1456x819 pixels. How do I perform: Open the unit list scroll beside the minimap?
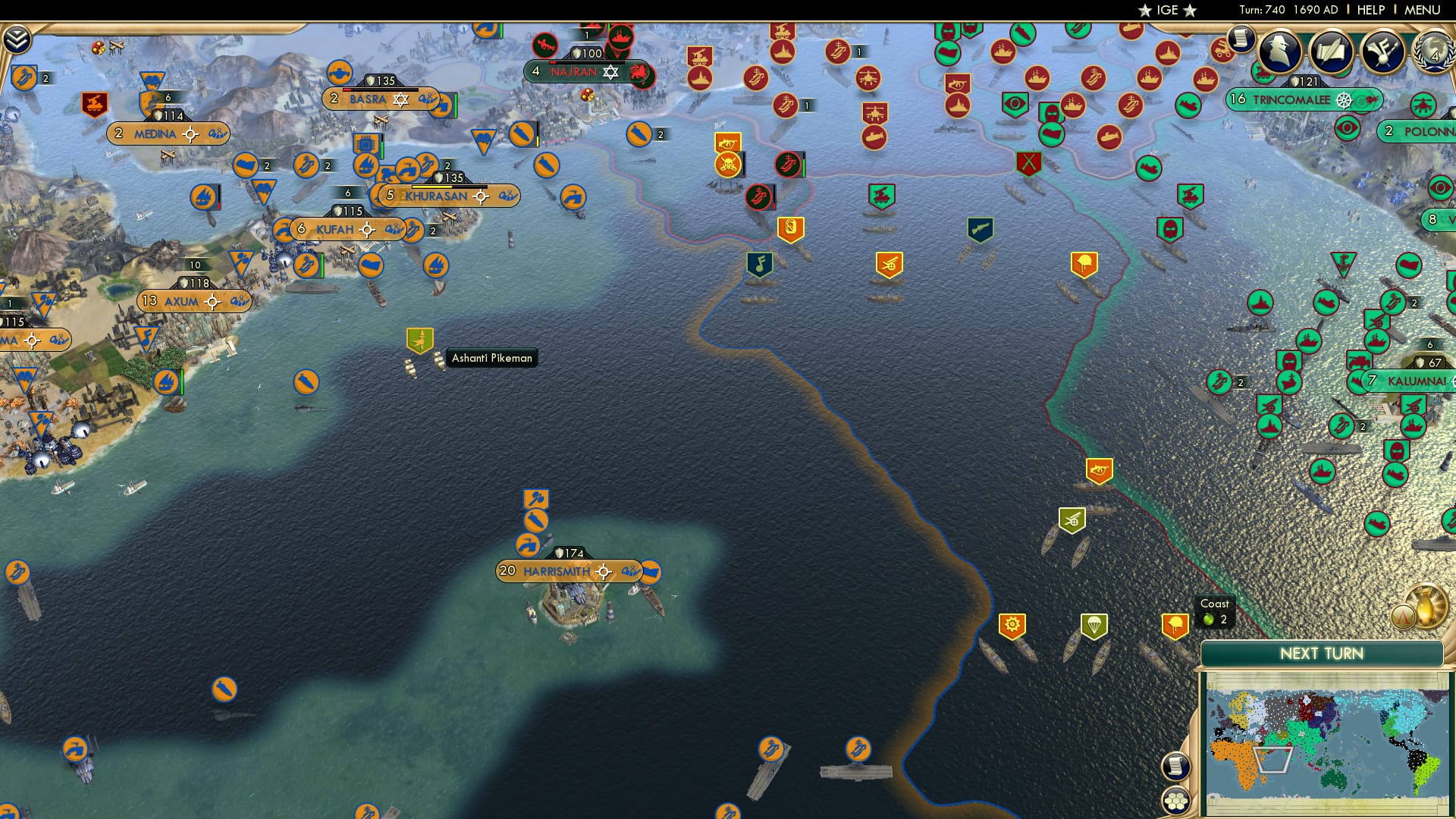1175,766
